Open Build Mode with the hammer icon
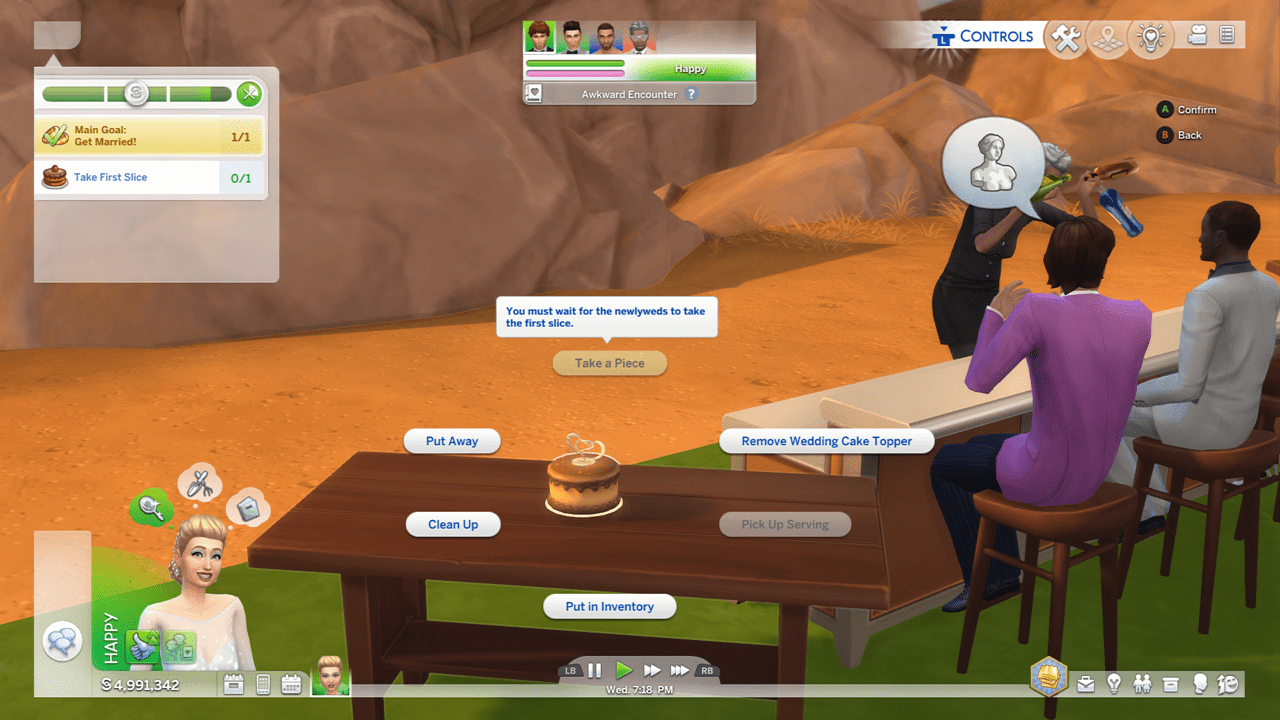The width and height of the screenshot is (1280, 720). click(1065, 37)
